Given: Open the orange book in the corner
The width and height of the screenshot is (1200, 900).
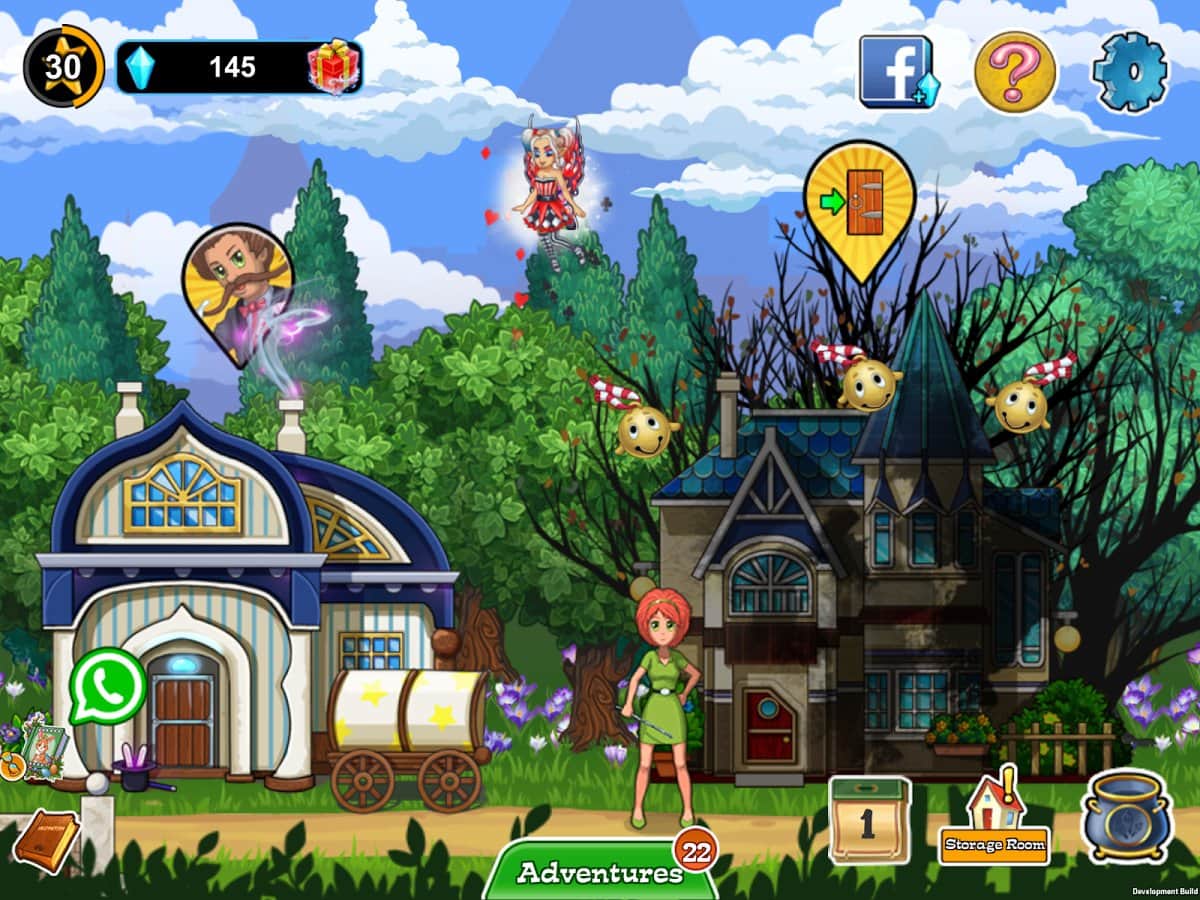Looking at the screenshot, I should (45, 840).
